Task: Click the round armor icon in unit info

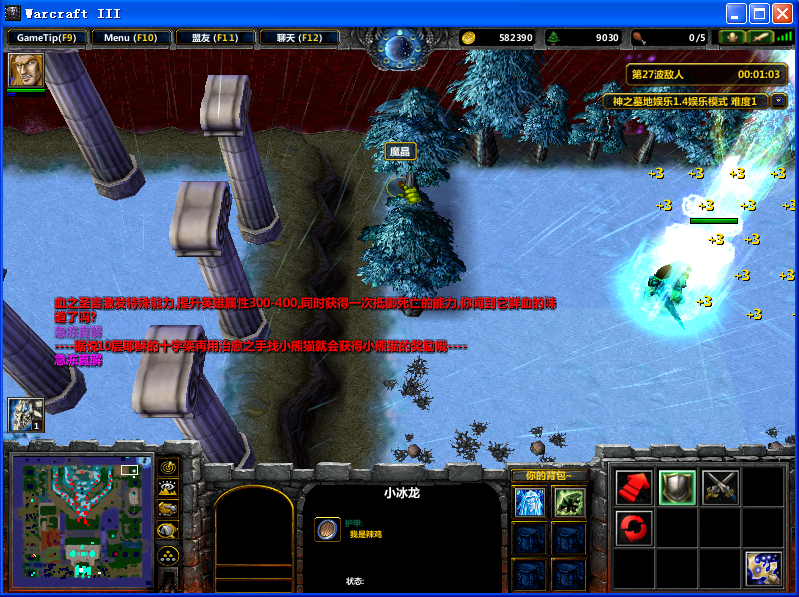Action: click(x=327, y=529)
